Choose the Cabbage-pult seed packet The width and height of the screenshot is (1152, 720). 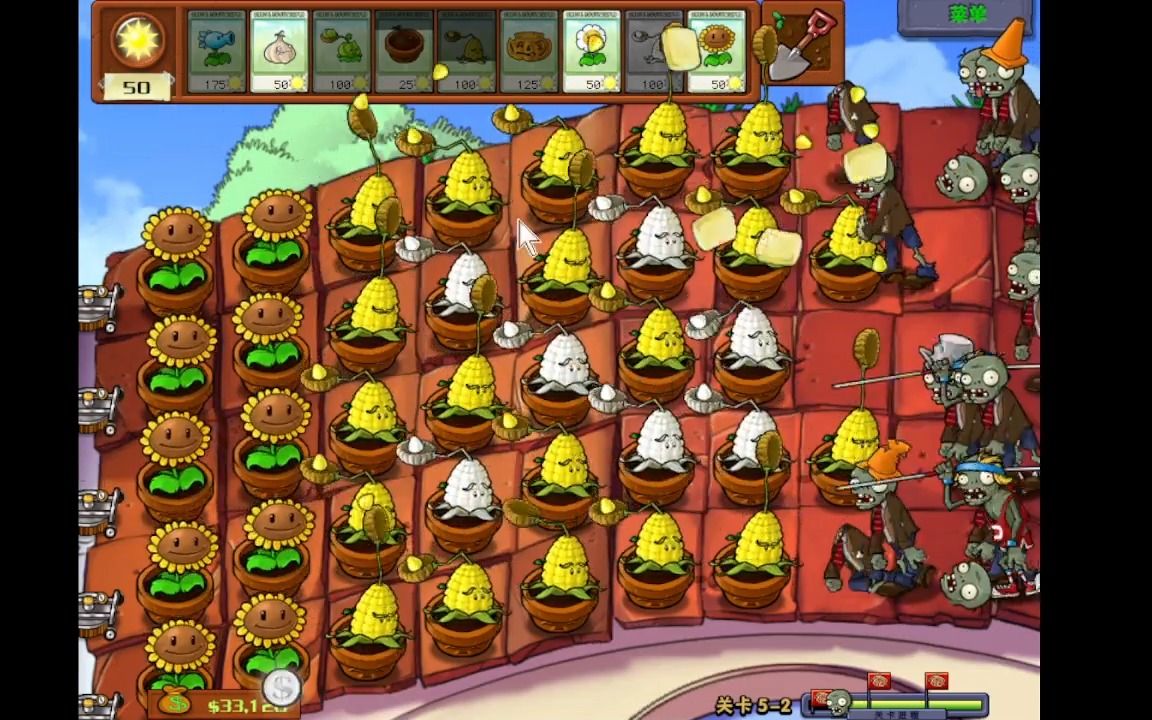tap(341, 53)
